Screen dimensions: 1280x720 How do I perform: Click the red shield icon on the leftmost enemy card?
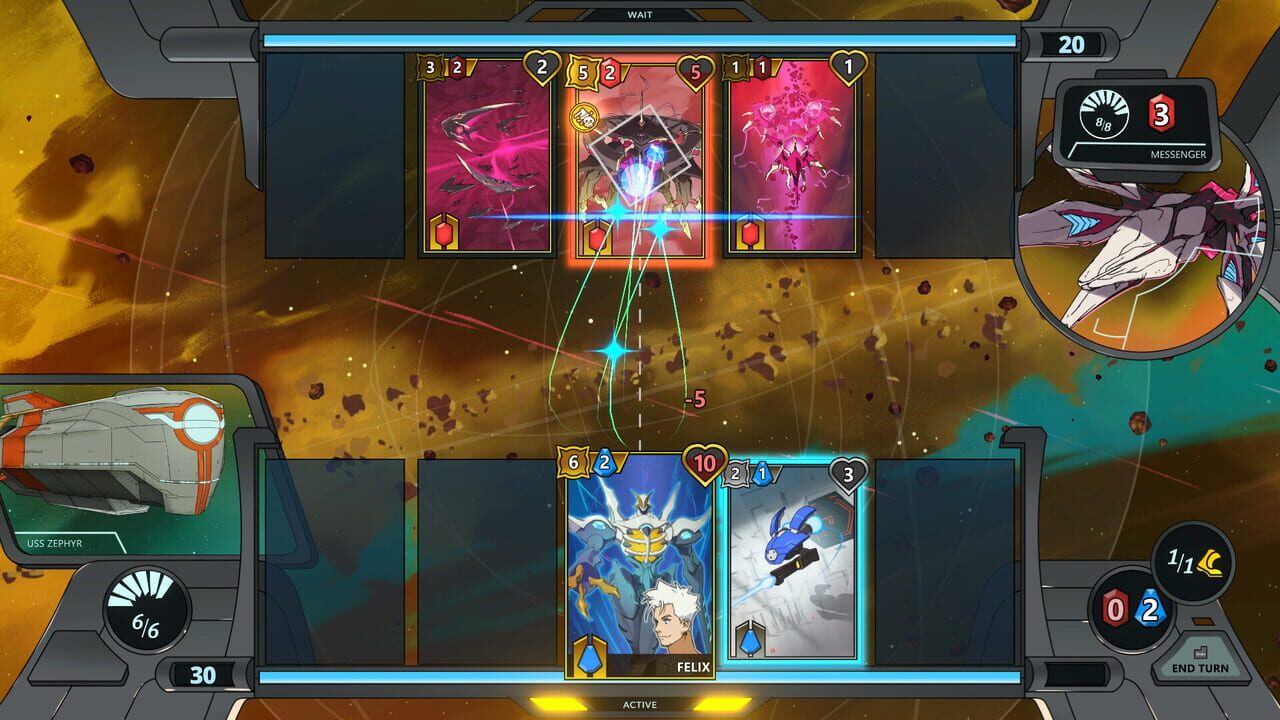tap(445, 230)
